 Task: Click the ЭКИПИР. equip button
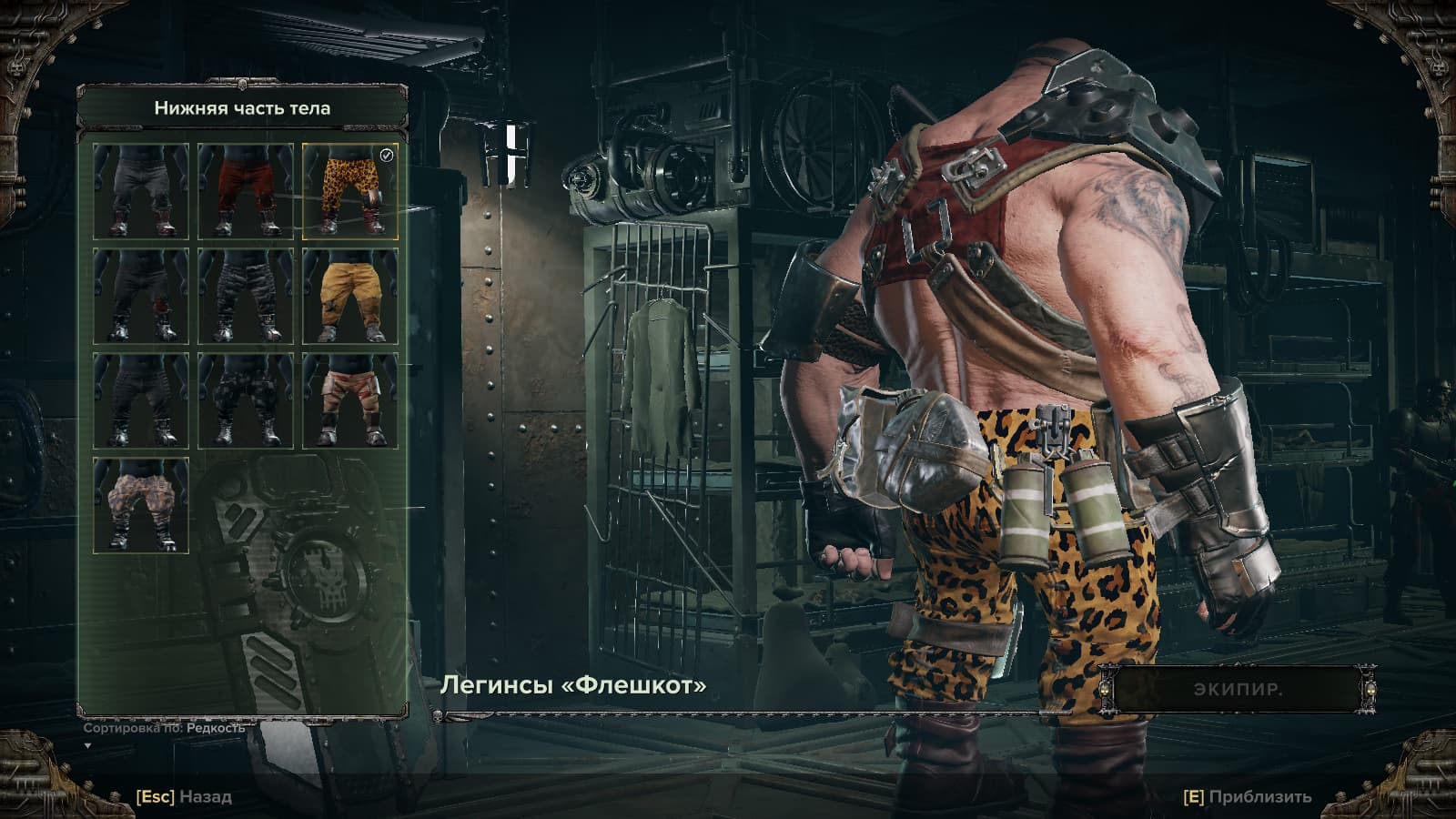pyautogui.click(x=1238, y=689)
